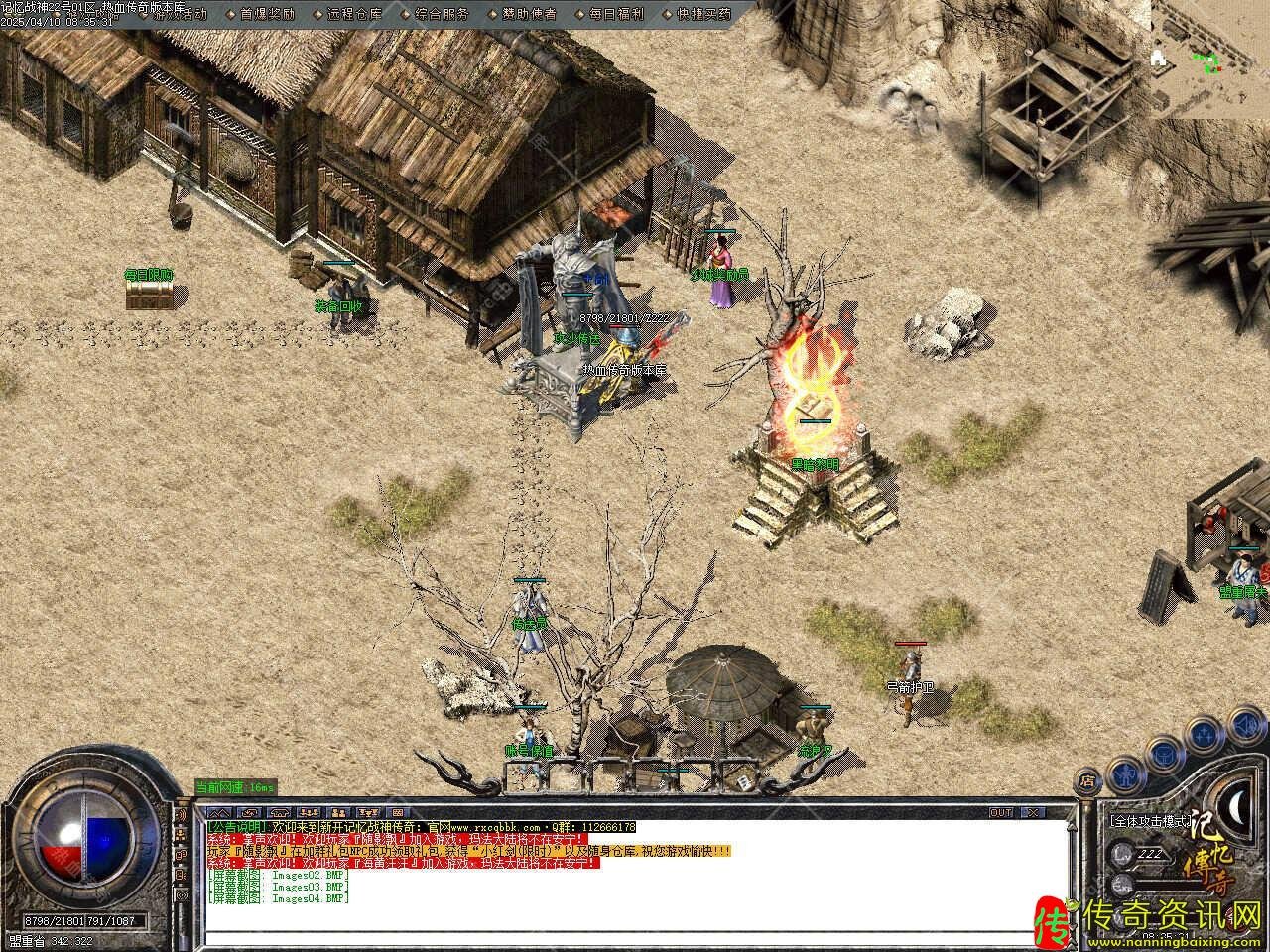Click the 每日限购 daily purchase chest
Image resolution: width=1270 pixels, height=952 pixels.
(x=150, y=294)
